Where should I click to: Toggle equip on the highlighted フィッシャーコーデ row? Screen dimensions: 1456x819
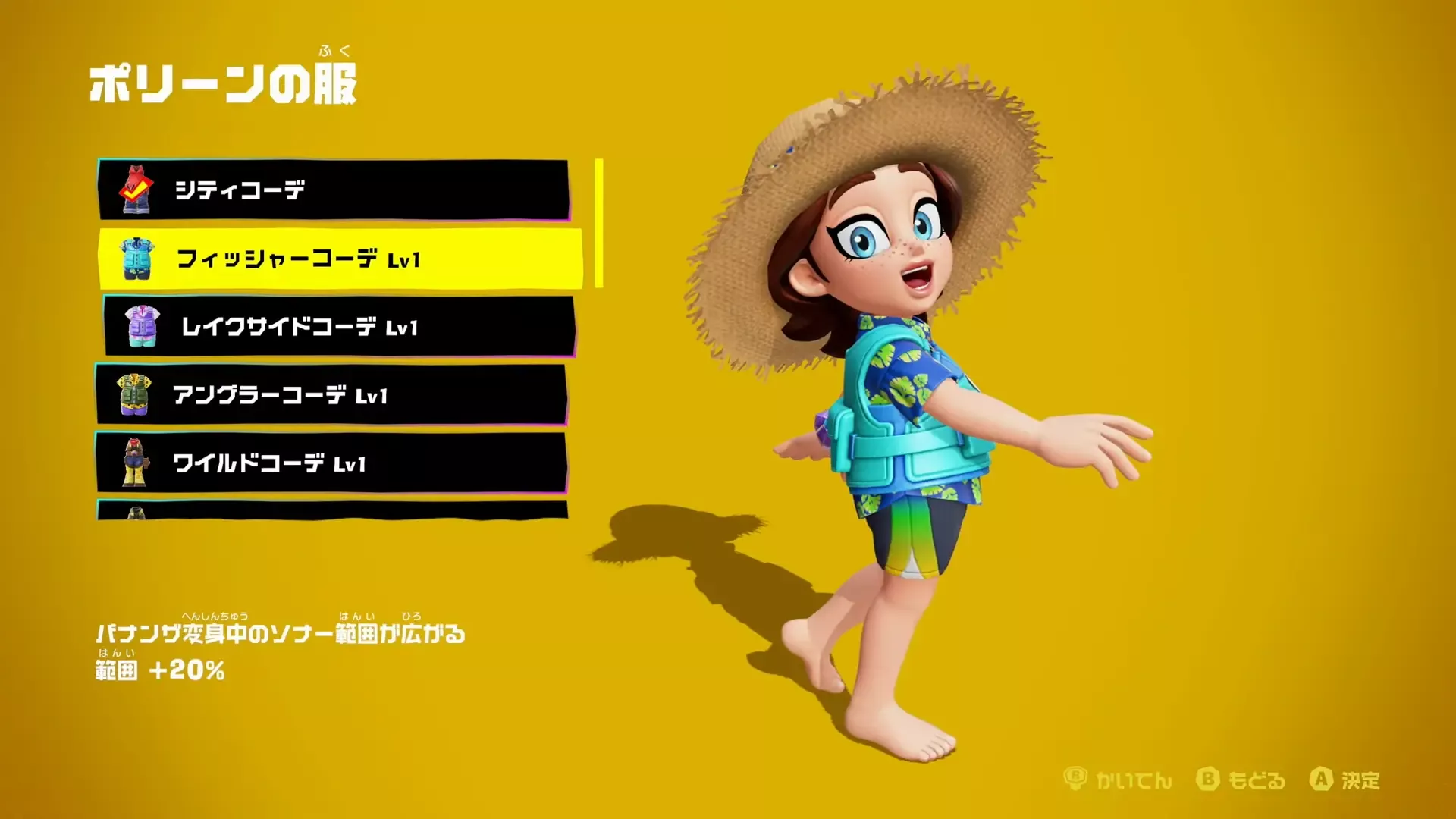tap(303, 259)
